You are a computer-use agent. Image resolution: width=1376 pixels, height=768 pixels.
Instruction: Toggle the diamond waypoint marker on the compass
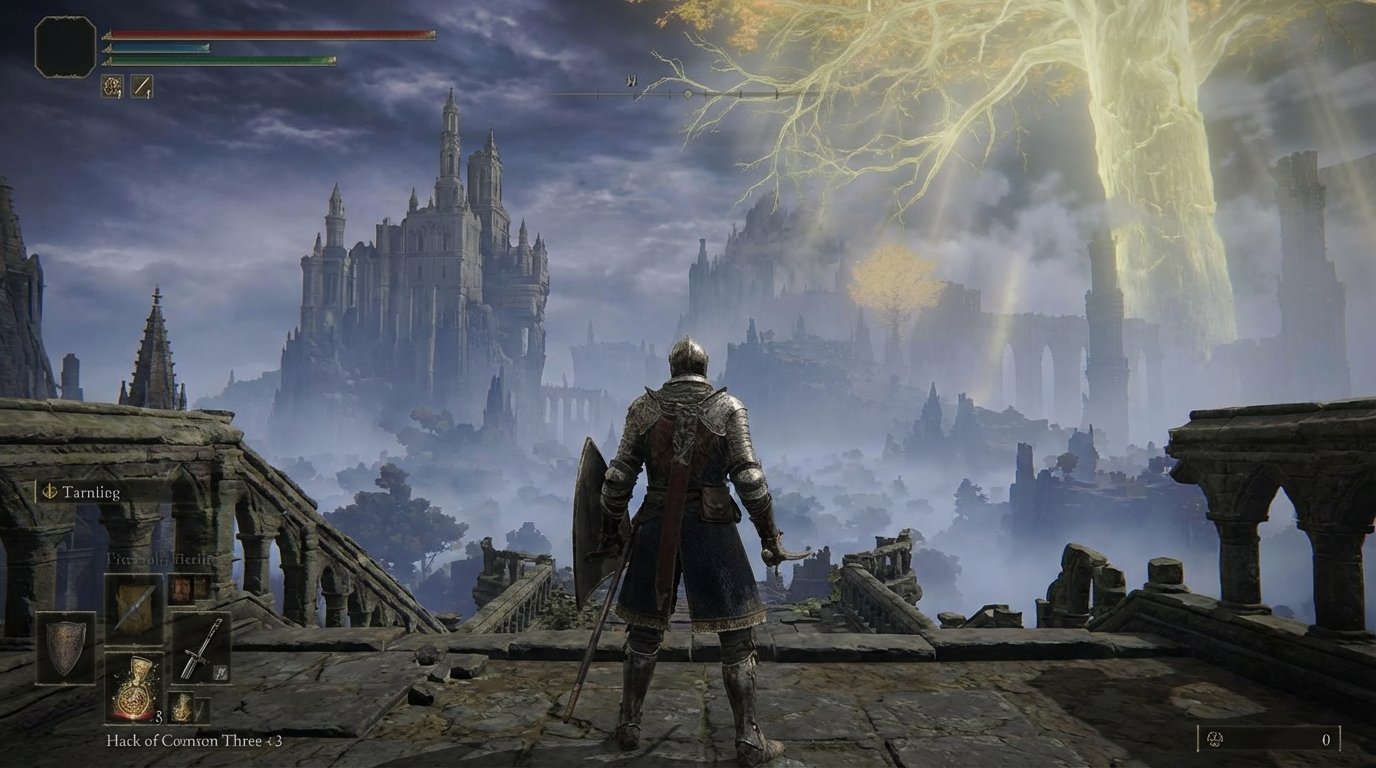point(688,95)
